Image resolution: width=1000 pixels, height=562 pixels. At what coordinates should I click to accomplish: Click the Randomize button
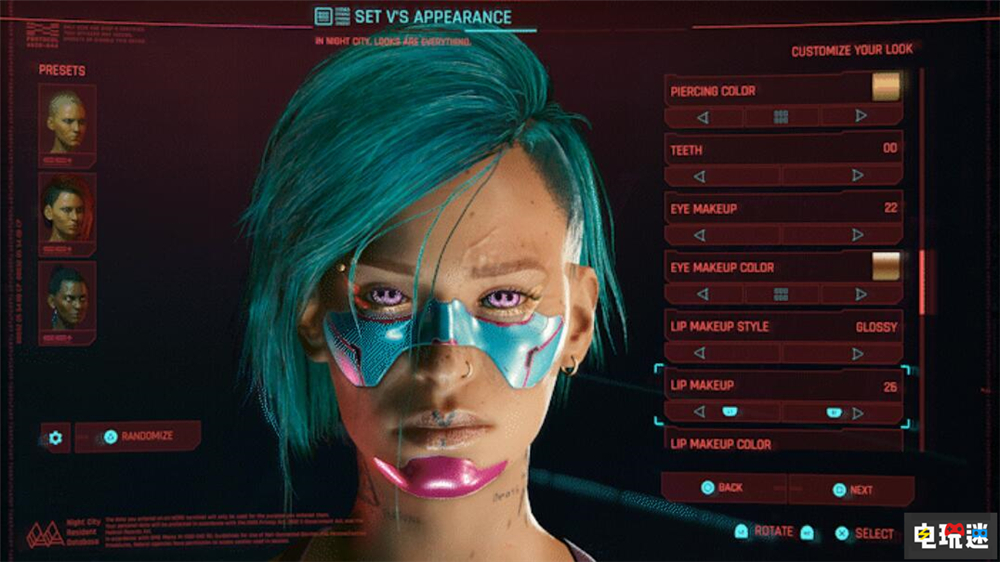click(x=138, y=437)
